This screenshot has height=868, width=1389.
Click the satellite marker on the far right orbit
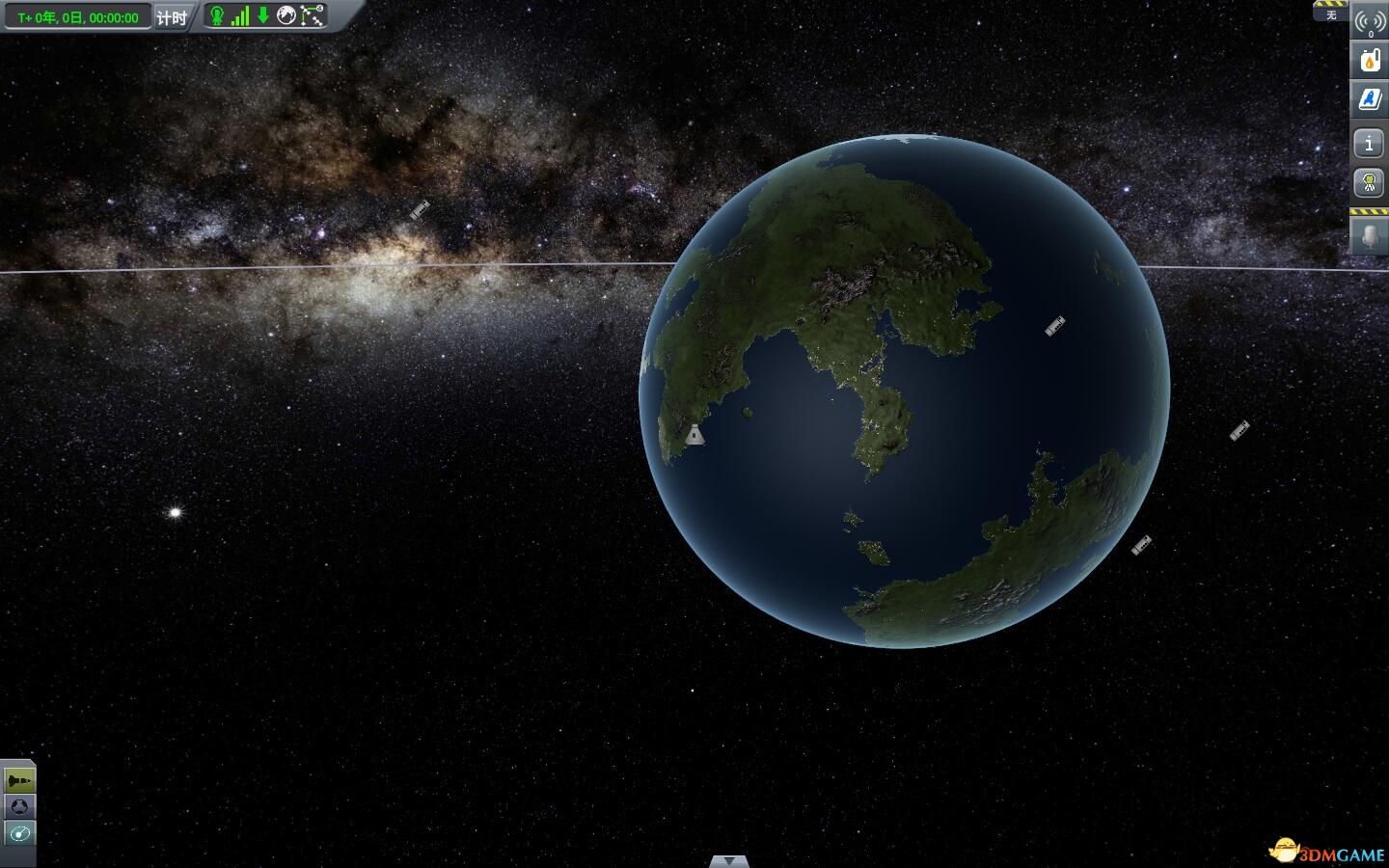(x=1239, y=432)
